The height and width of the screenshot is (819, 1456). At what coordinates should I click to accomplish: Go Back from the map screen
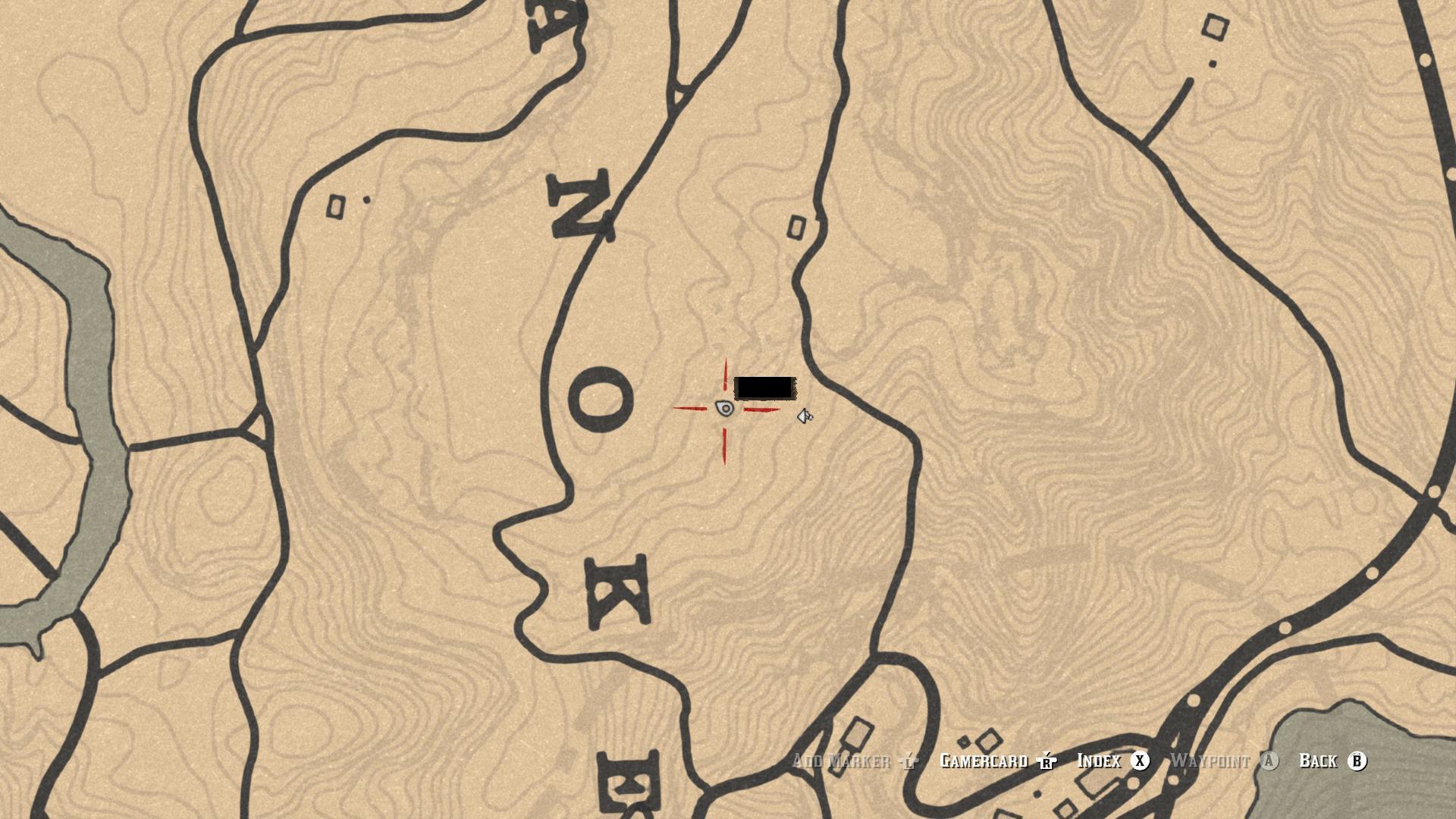tap(1319, 762)
